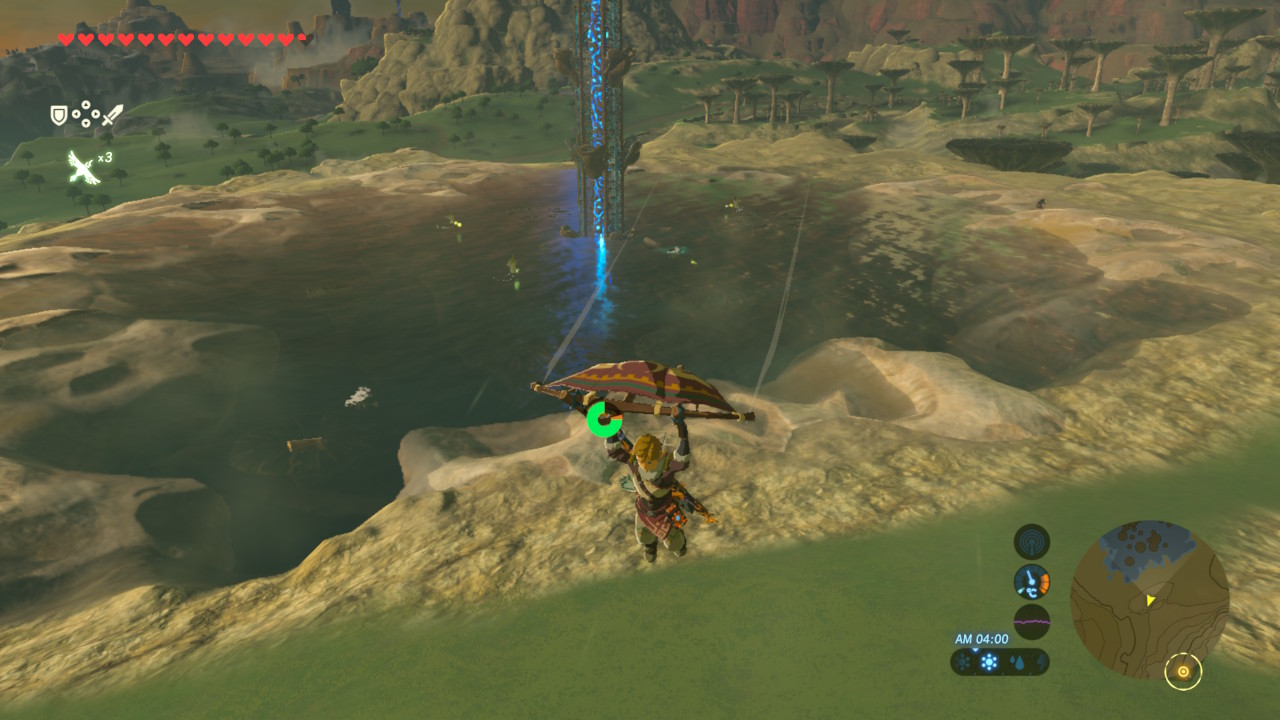The width and height of the screenshot is (1280, 720).
Task: Select the shield quick-select icon
Action: point(59,116)
